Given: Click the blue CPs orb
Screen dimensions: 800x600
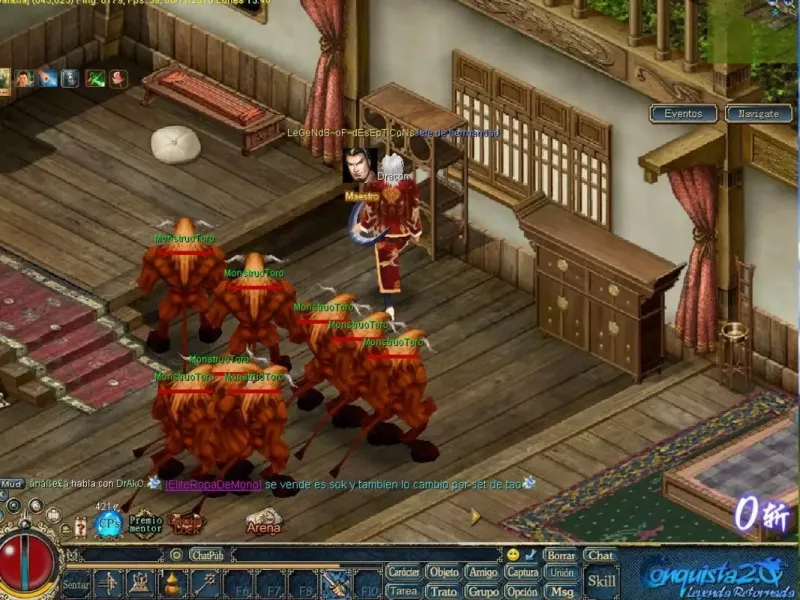Looking at the screenshot, I should [x=108, y=522].
